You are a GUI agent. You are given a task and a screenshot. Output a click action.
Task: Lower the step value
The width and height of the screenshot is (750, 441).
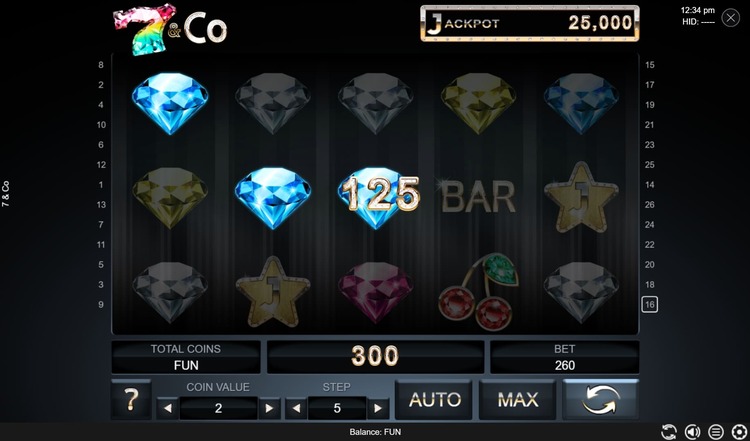tap(294, 408)
